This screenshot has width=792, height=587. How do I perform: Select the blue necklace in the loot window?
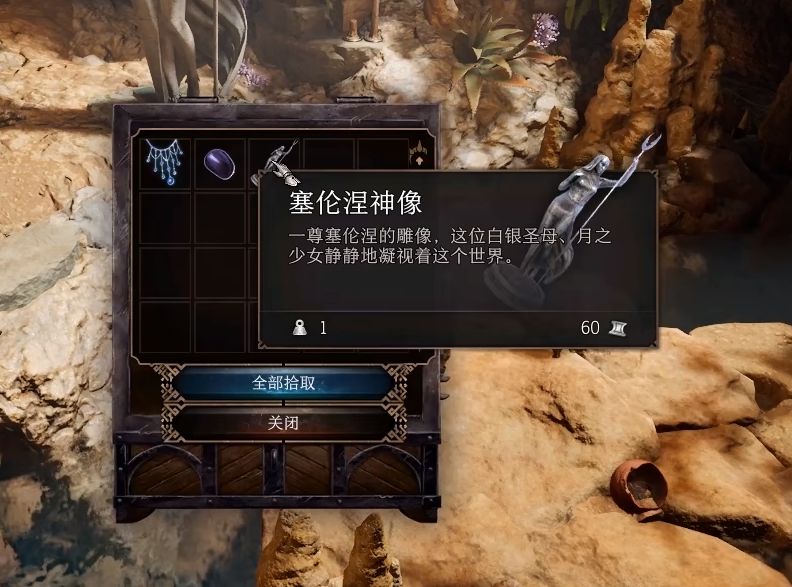tap(164, 162)
